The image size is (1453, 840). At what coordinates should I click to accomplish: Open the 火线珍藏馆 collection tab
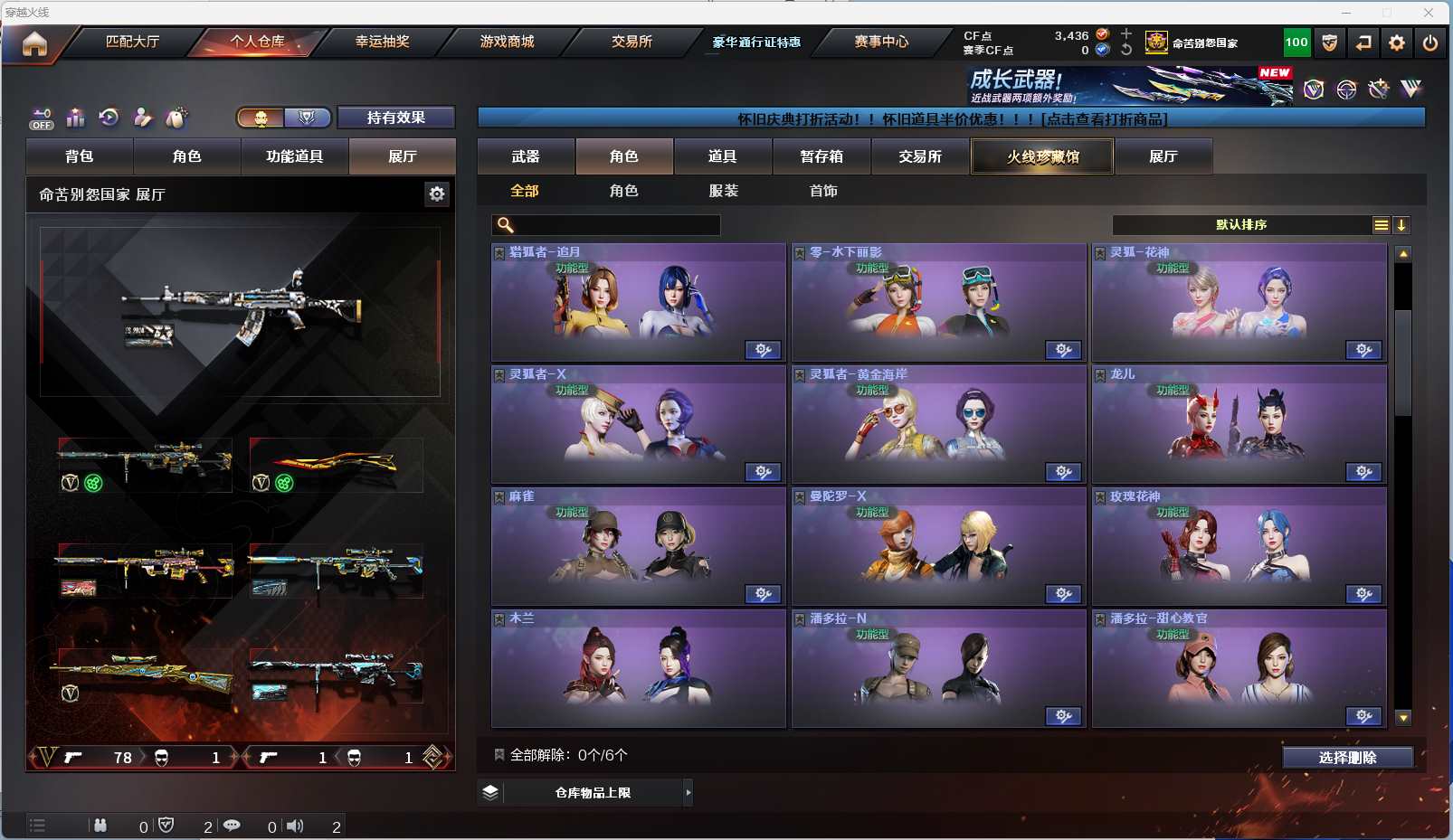1042,156
